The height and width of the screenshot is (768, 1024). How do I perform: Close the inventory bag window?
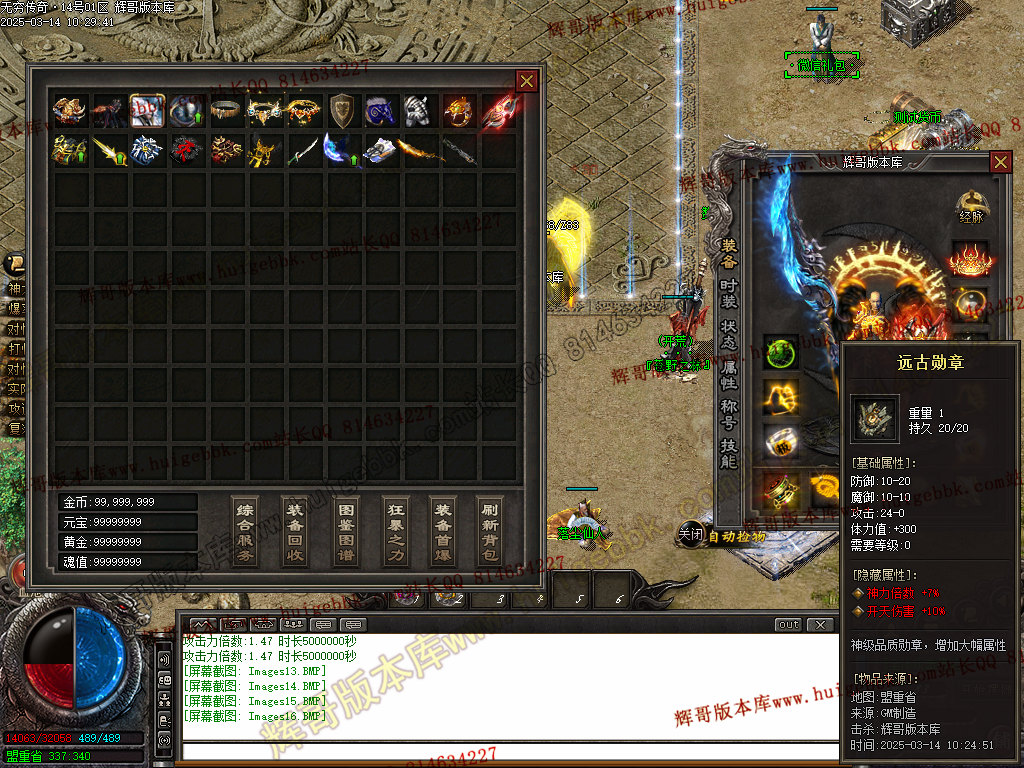click(x=526, y=81)
